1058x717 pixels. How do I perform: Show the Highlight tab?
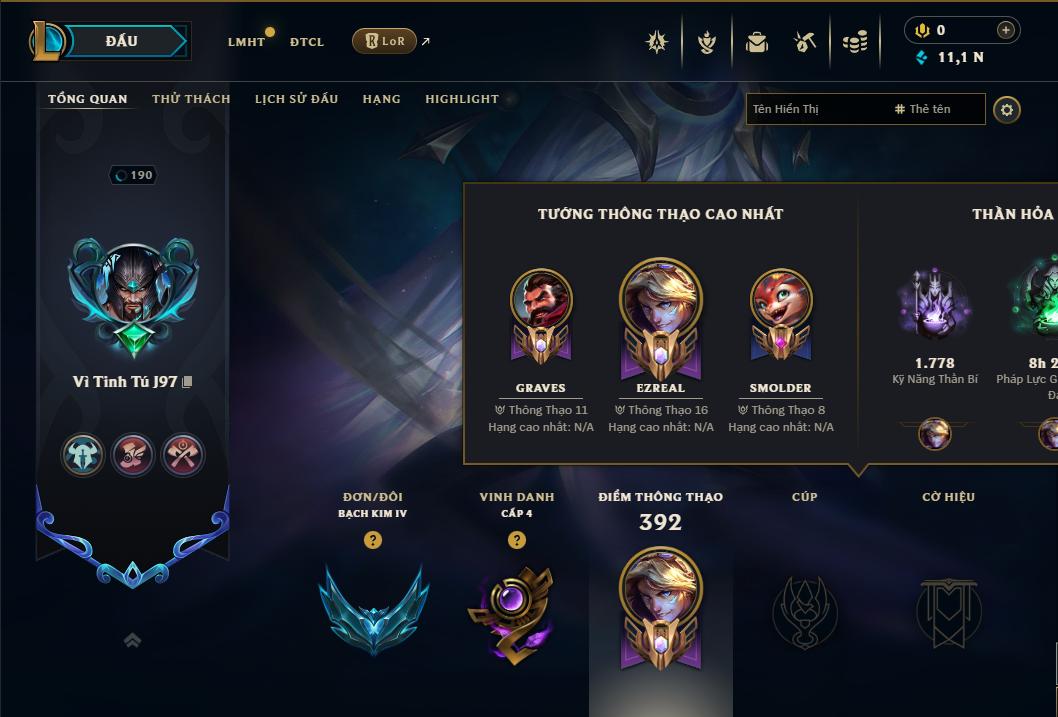click(461, 99)
